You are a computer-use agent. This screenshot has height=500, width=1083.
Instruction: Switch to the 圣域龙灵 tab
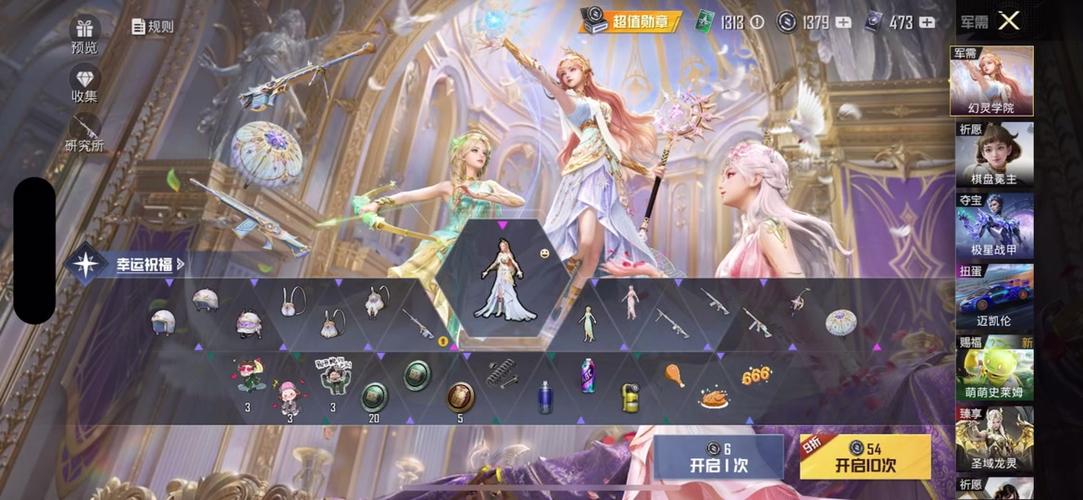click(993, 439)
